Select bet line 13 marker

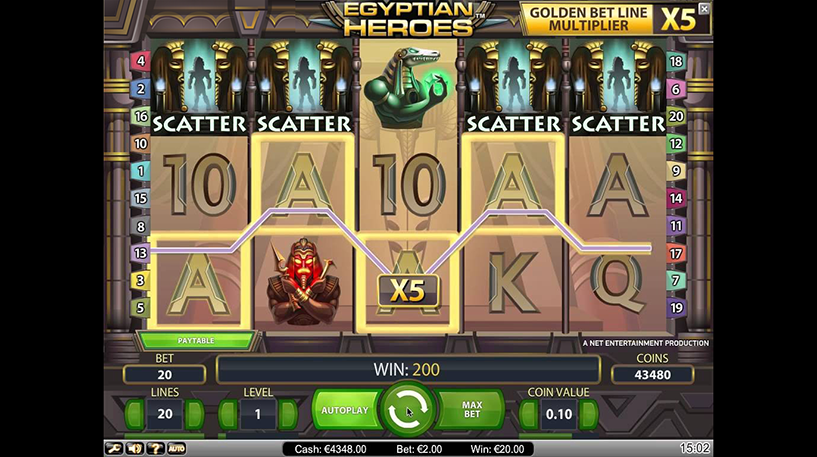click(140, 253)
